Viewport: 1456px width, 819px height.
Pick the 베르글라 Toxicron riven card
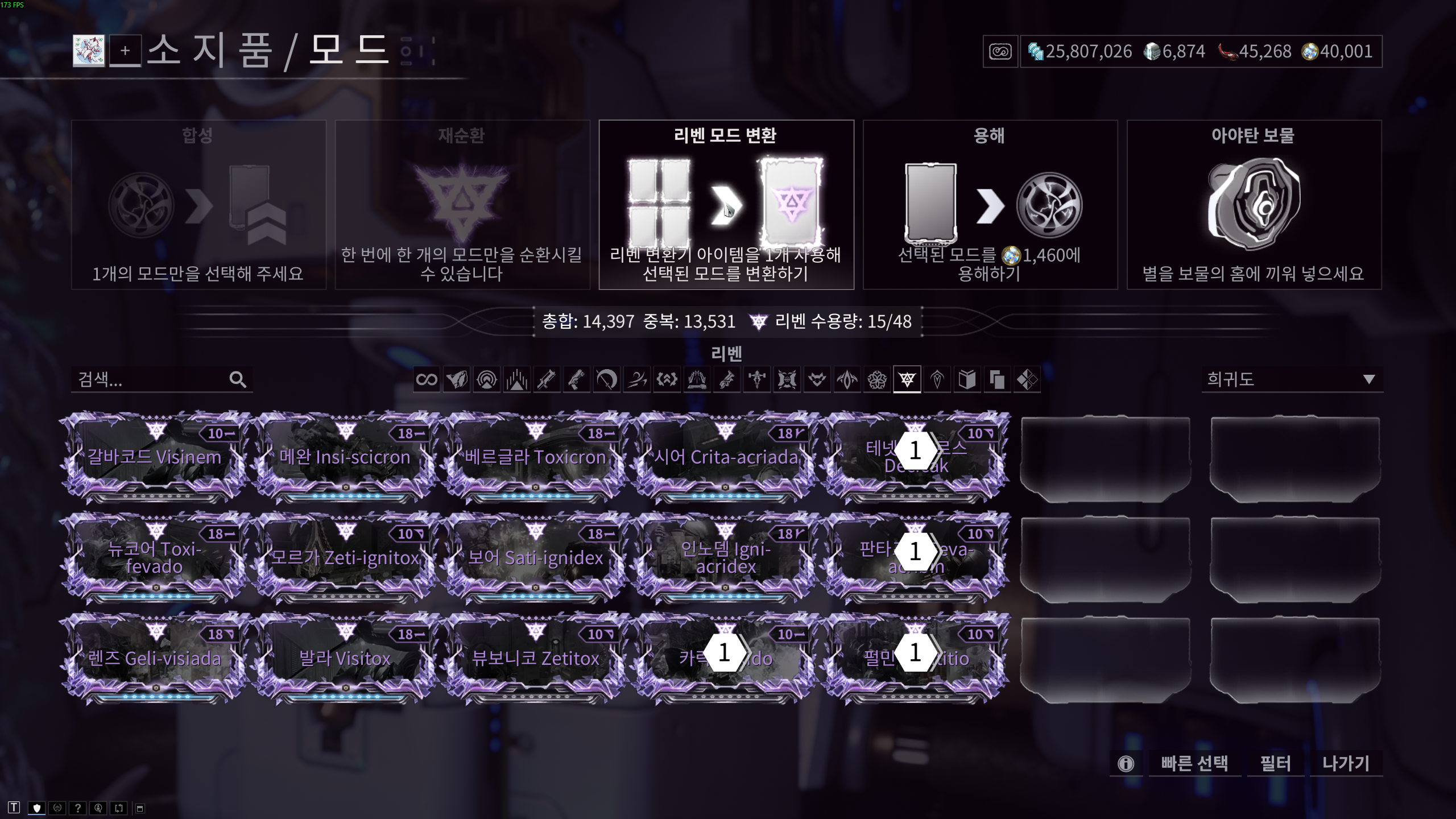click(535, 457)
